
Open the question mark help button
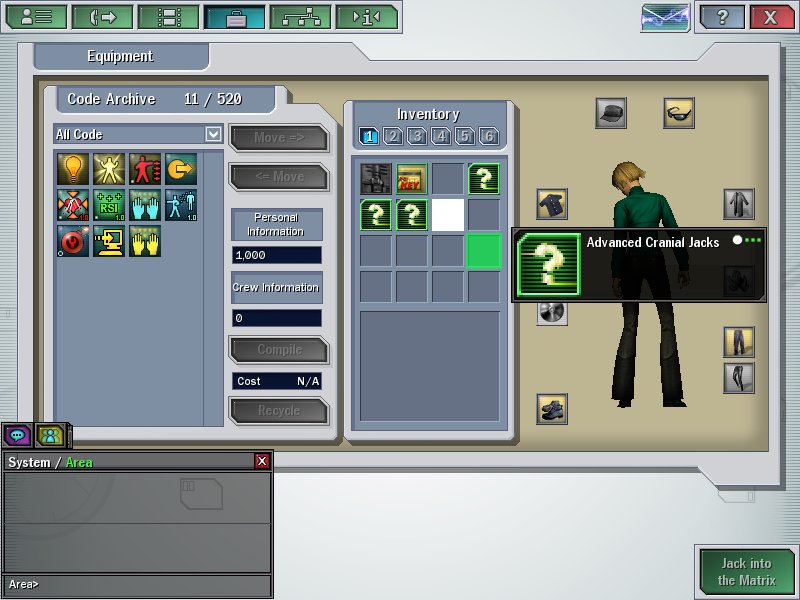pos(723,17)
